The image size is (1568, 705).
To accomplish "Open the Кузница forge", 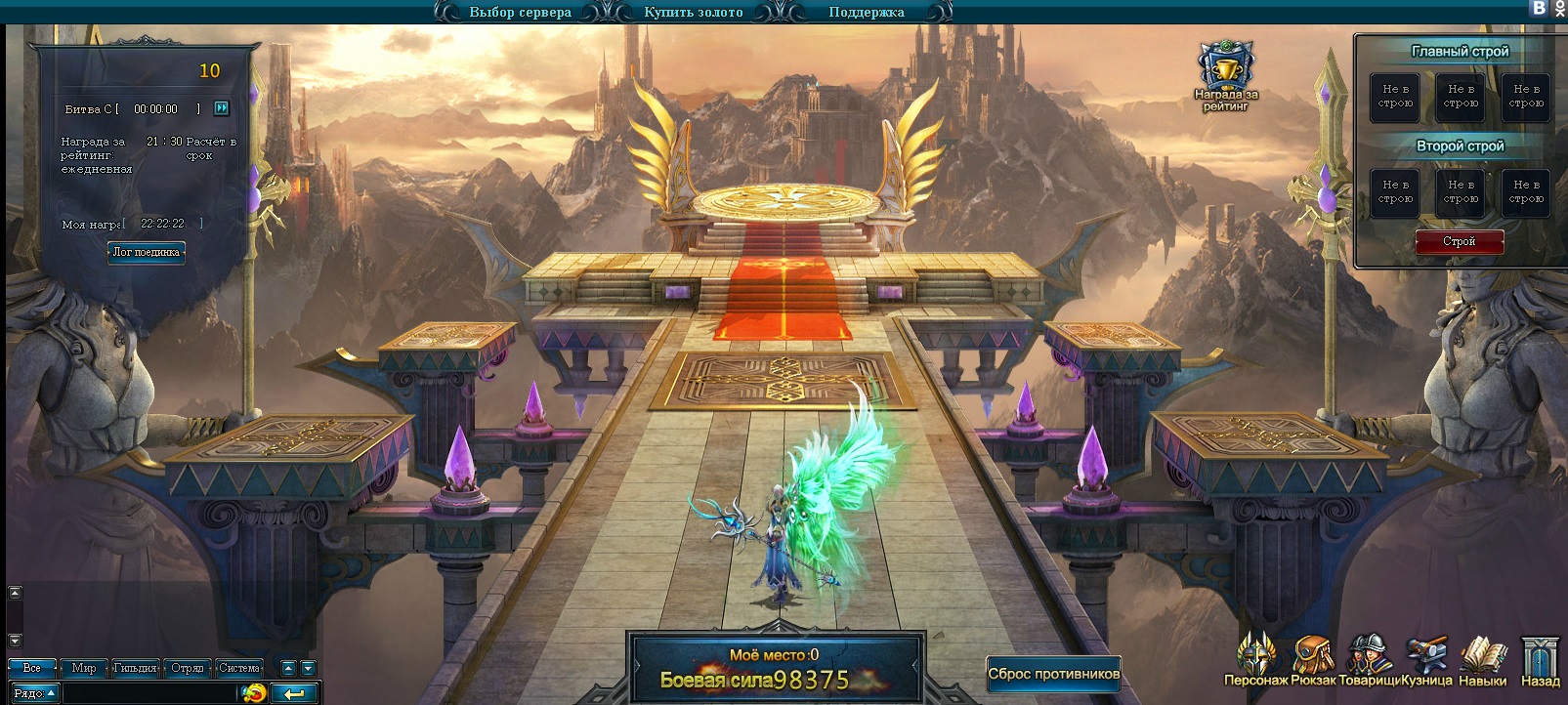I will [1426, 660].
